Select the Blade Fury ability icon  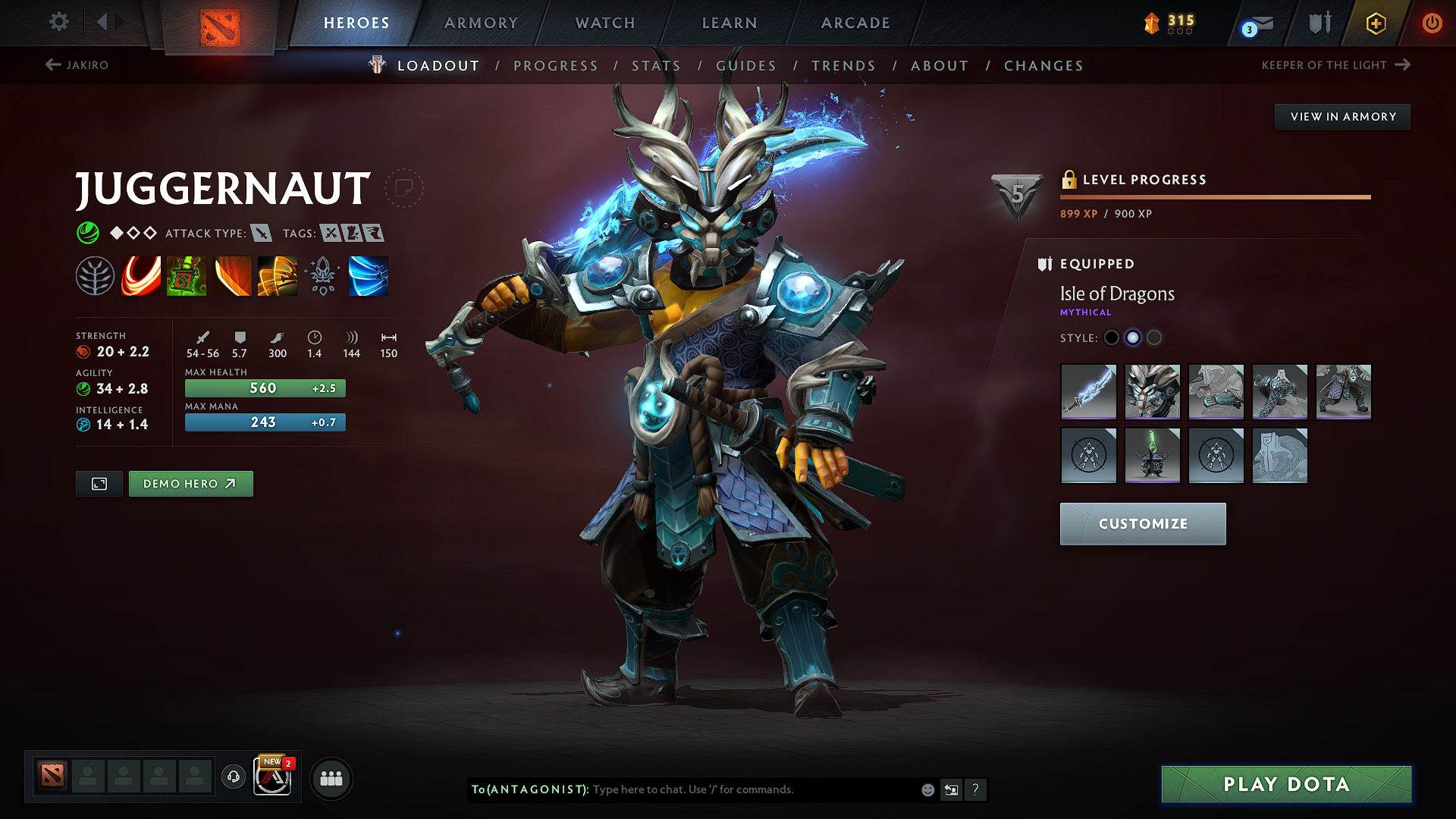[x=140, y=275]
